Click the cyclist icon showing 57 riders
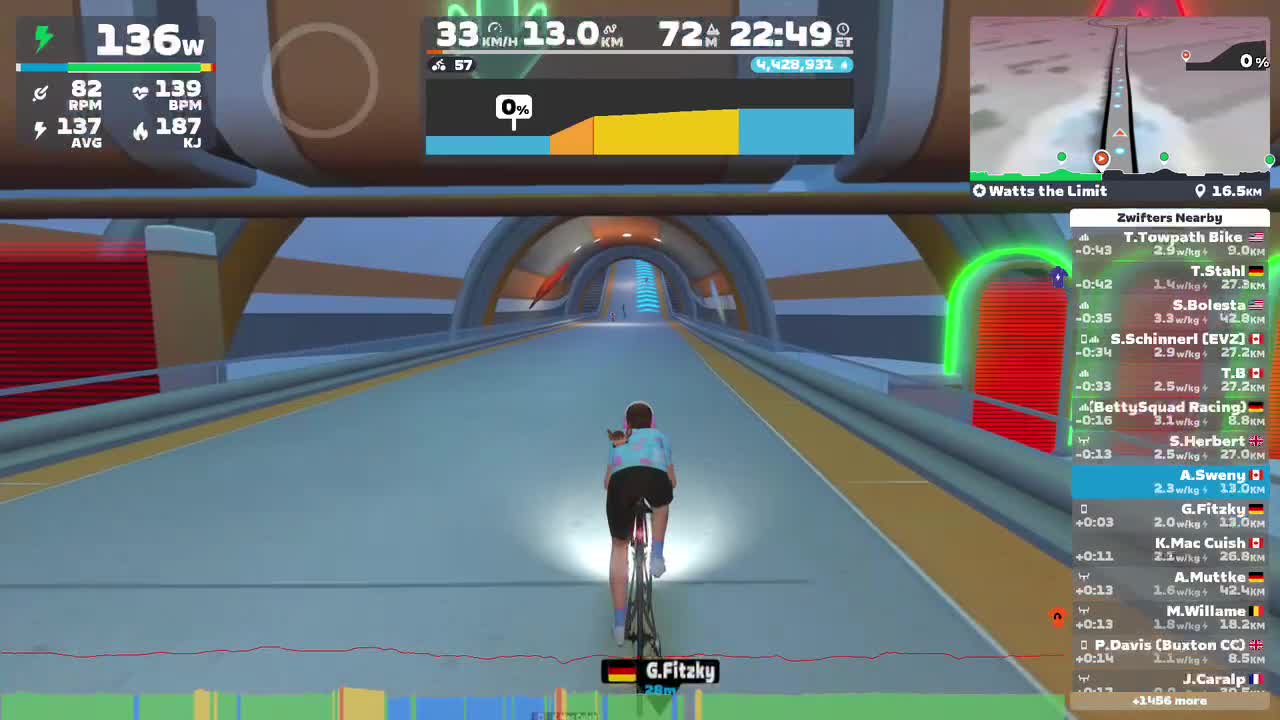The image size is (1280, 720). point(437,64)
